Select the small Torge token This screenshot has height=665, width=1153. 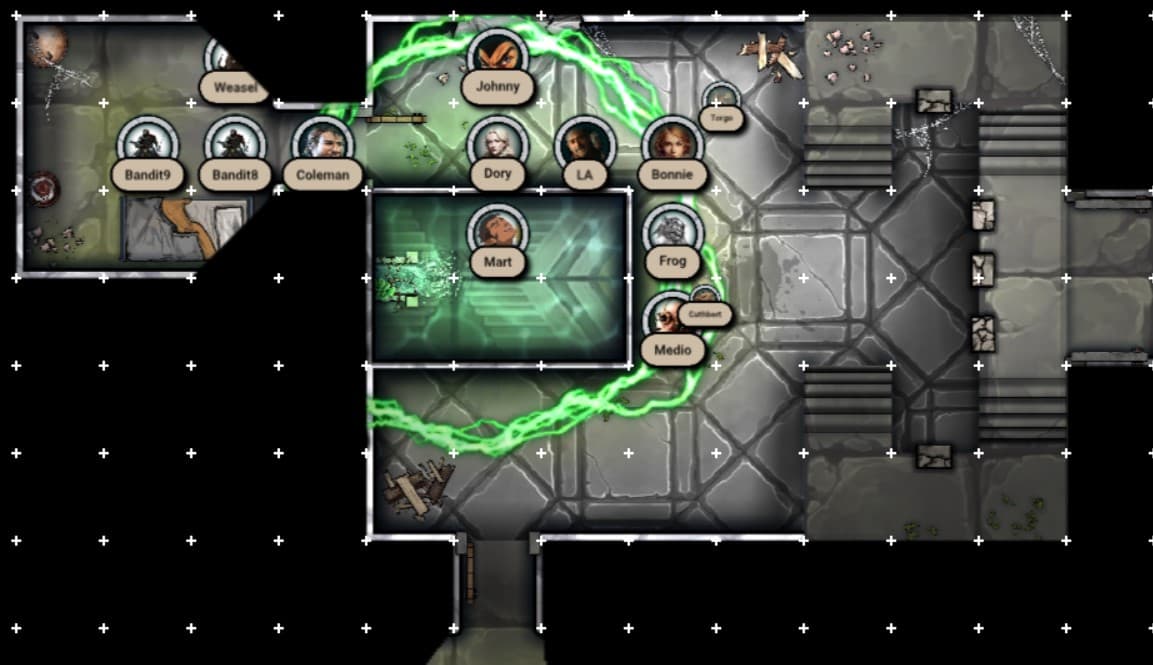point(720,99)
